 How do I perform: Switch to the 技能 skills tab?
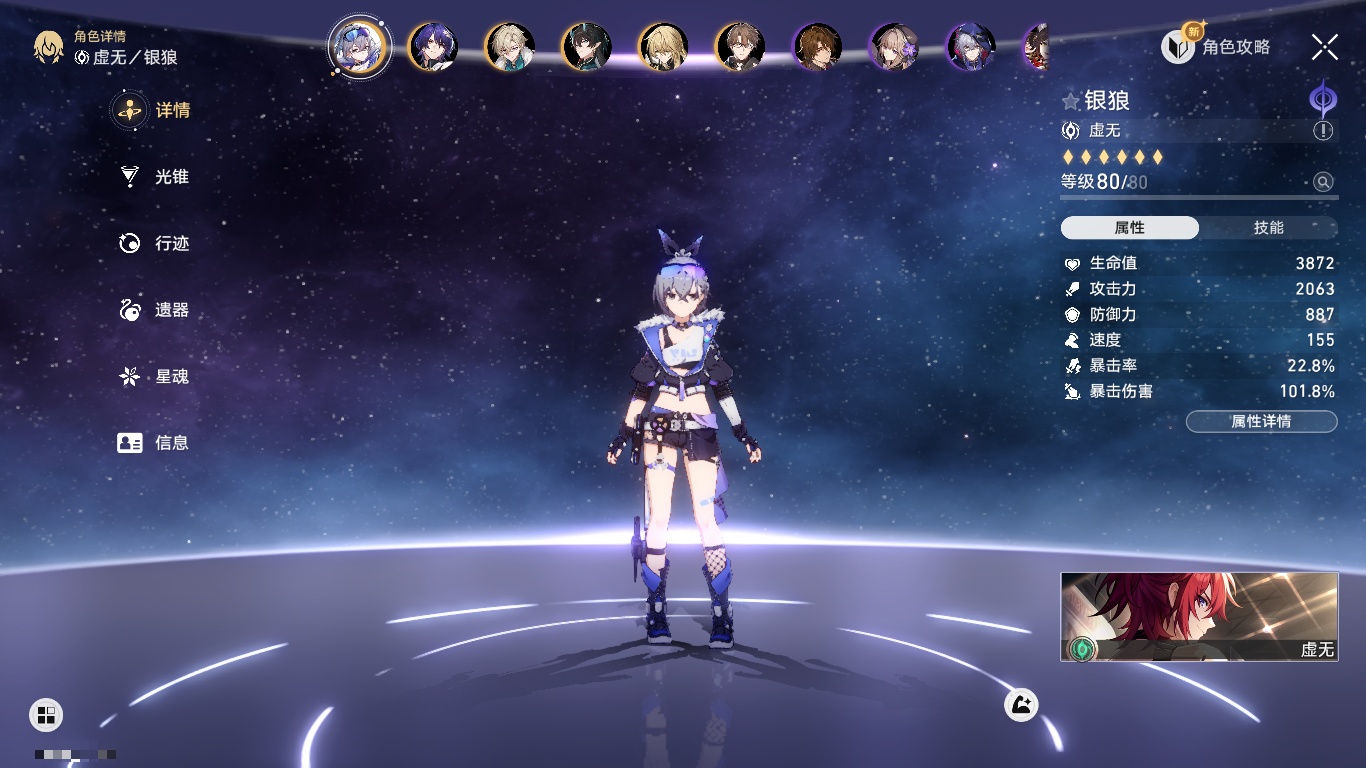[1268, 228]
